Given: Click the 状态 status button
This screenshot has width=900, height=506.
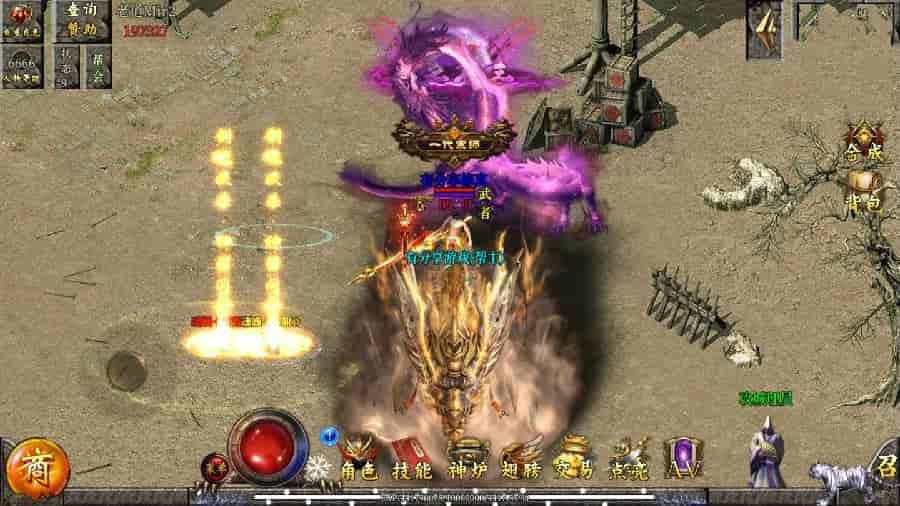Looking at the screenshot, I should 66,67.
